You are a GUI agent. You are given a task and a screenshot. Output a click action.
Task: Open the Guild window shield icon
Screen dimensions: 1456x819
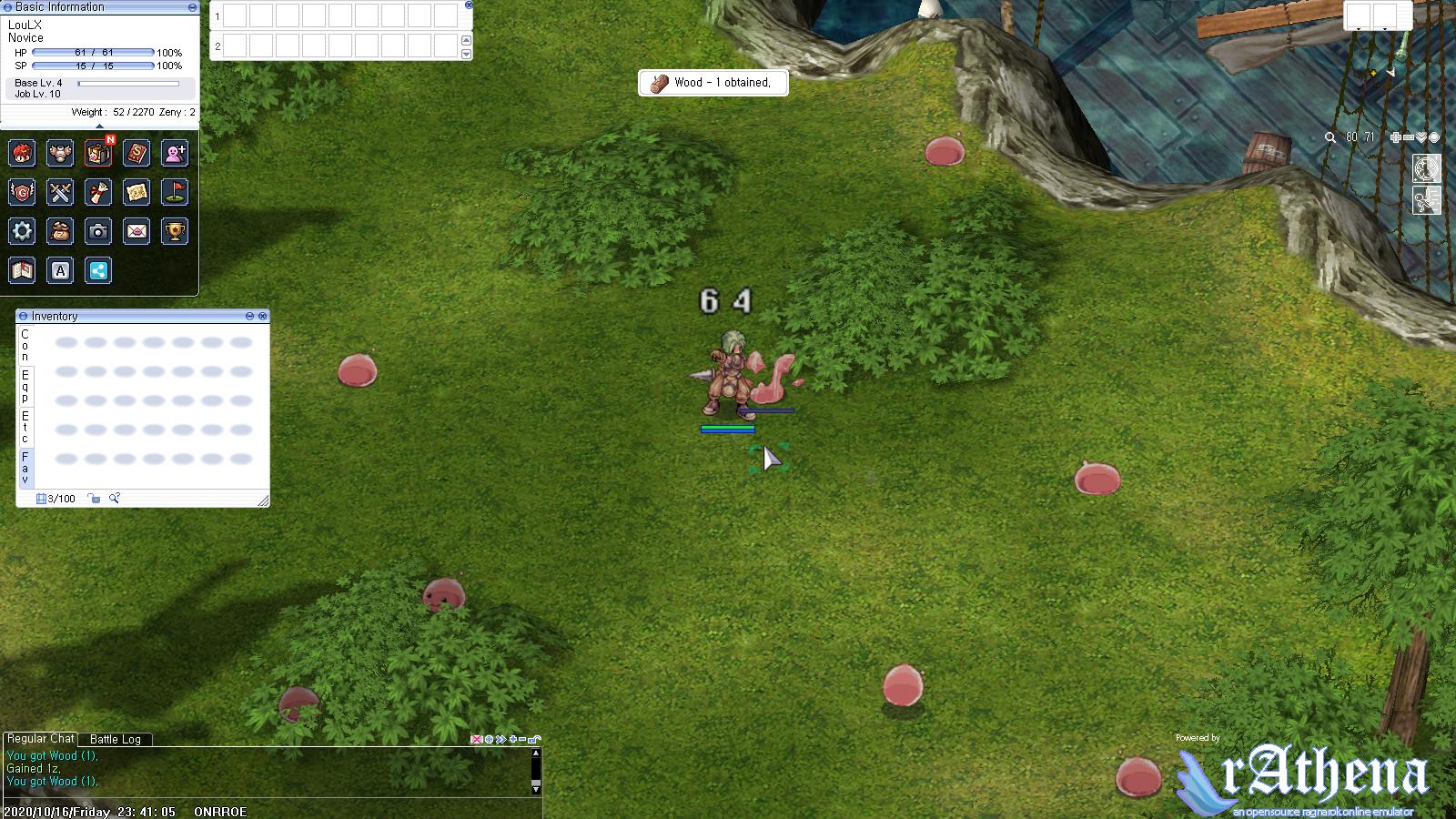(x=20, y=192)
